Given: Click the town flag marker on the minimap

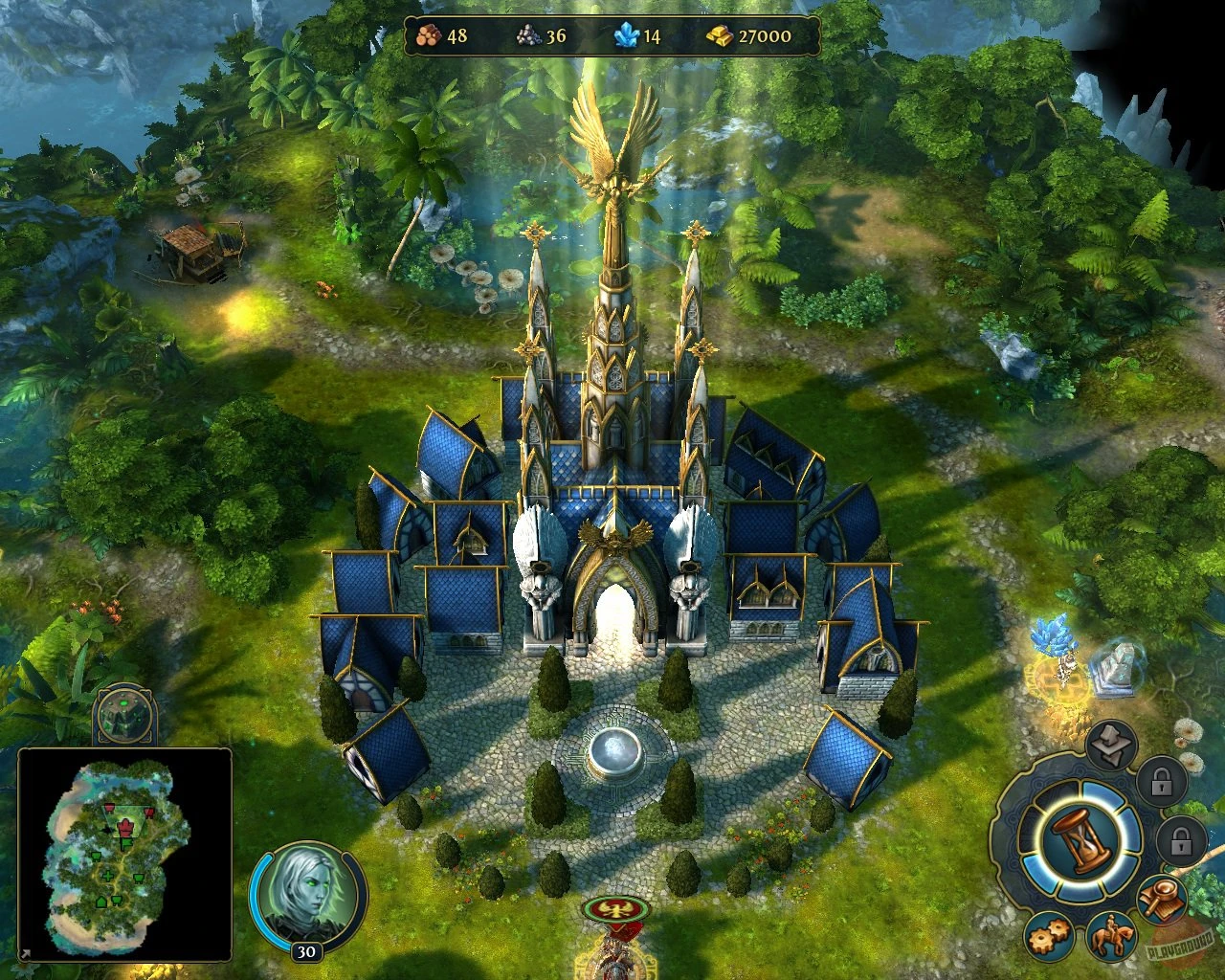Looking at the screenshot, I should click(x=125, y=827).
